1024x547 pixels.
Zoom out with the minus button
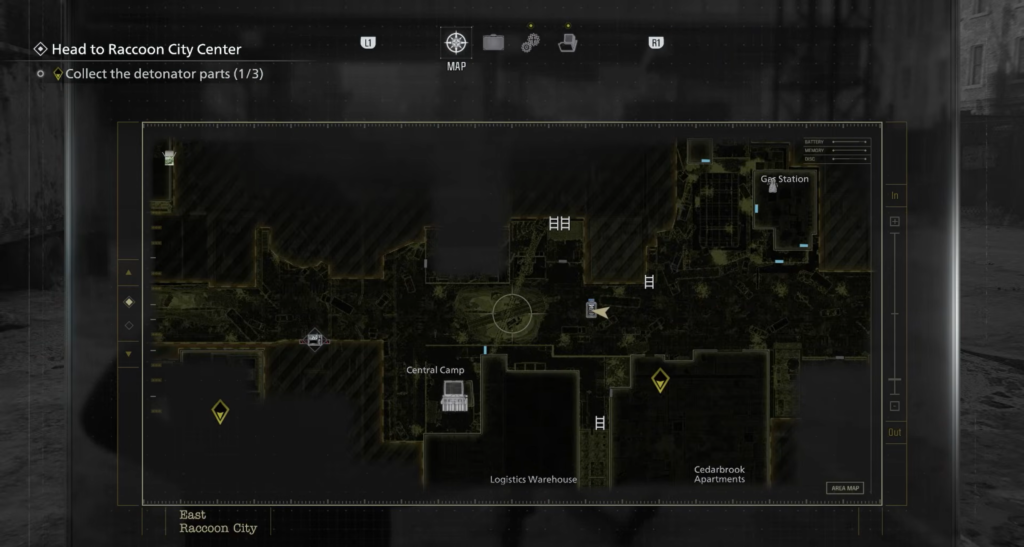click(x=895, y=406)
